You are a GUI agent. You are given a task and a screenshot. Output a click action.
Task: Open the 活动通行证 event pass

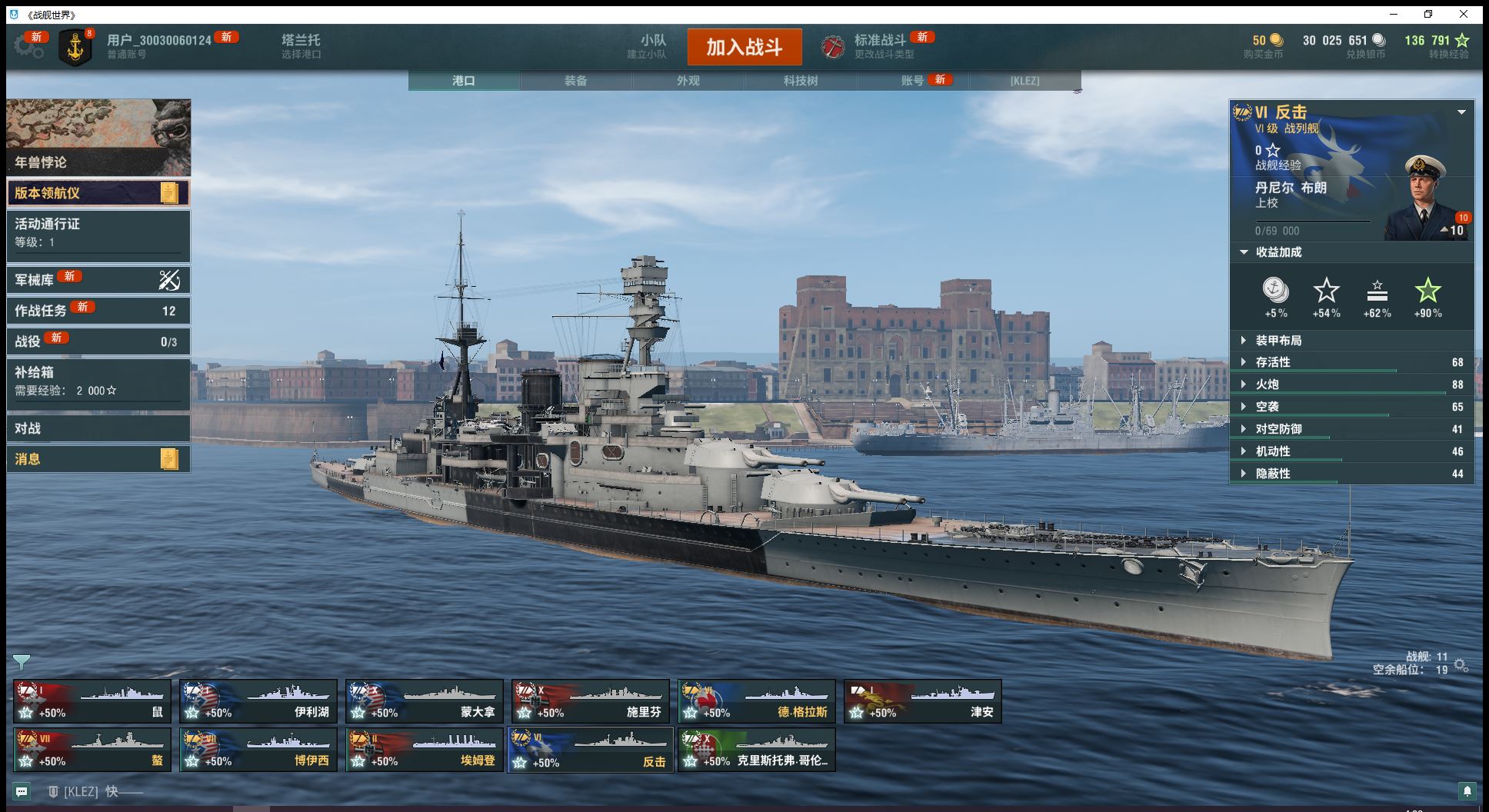click(x=98, y=232)
